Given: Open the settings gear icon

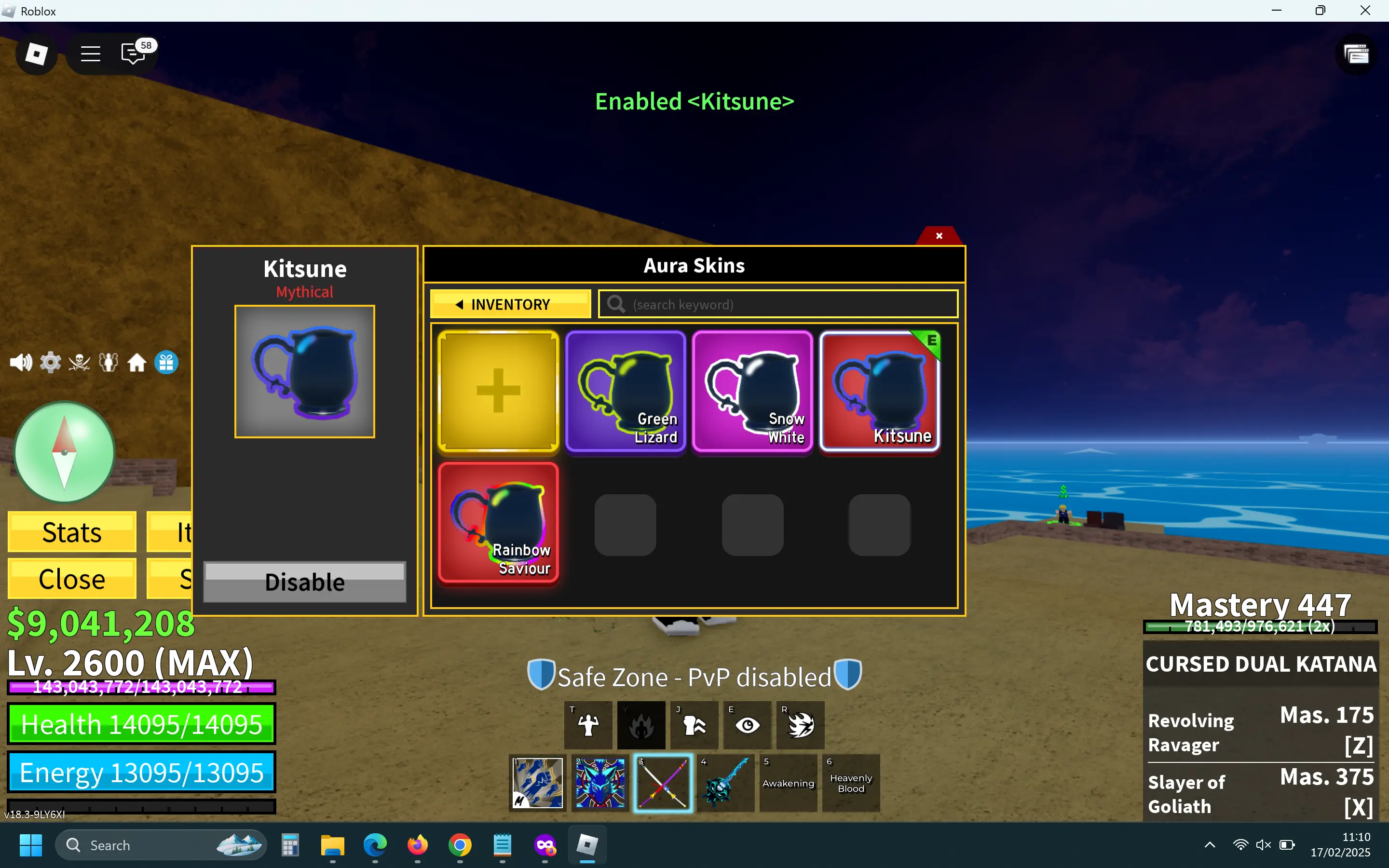Looking at the screenshot, I should coord(50,362).
